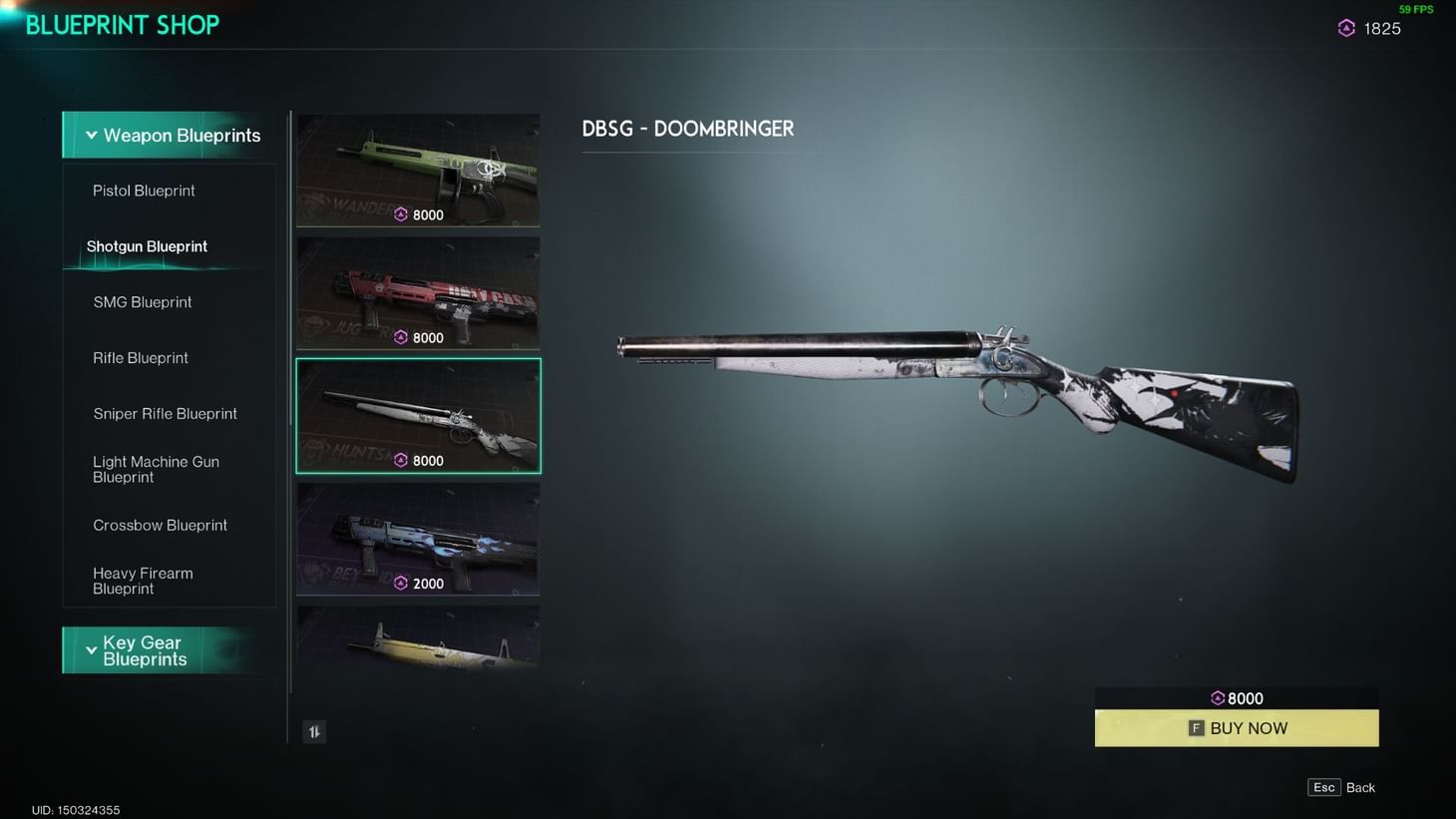Click the purple currency icon on the 2000 blueprint

(x=403, y=584)
